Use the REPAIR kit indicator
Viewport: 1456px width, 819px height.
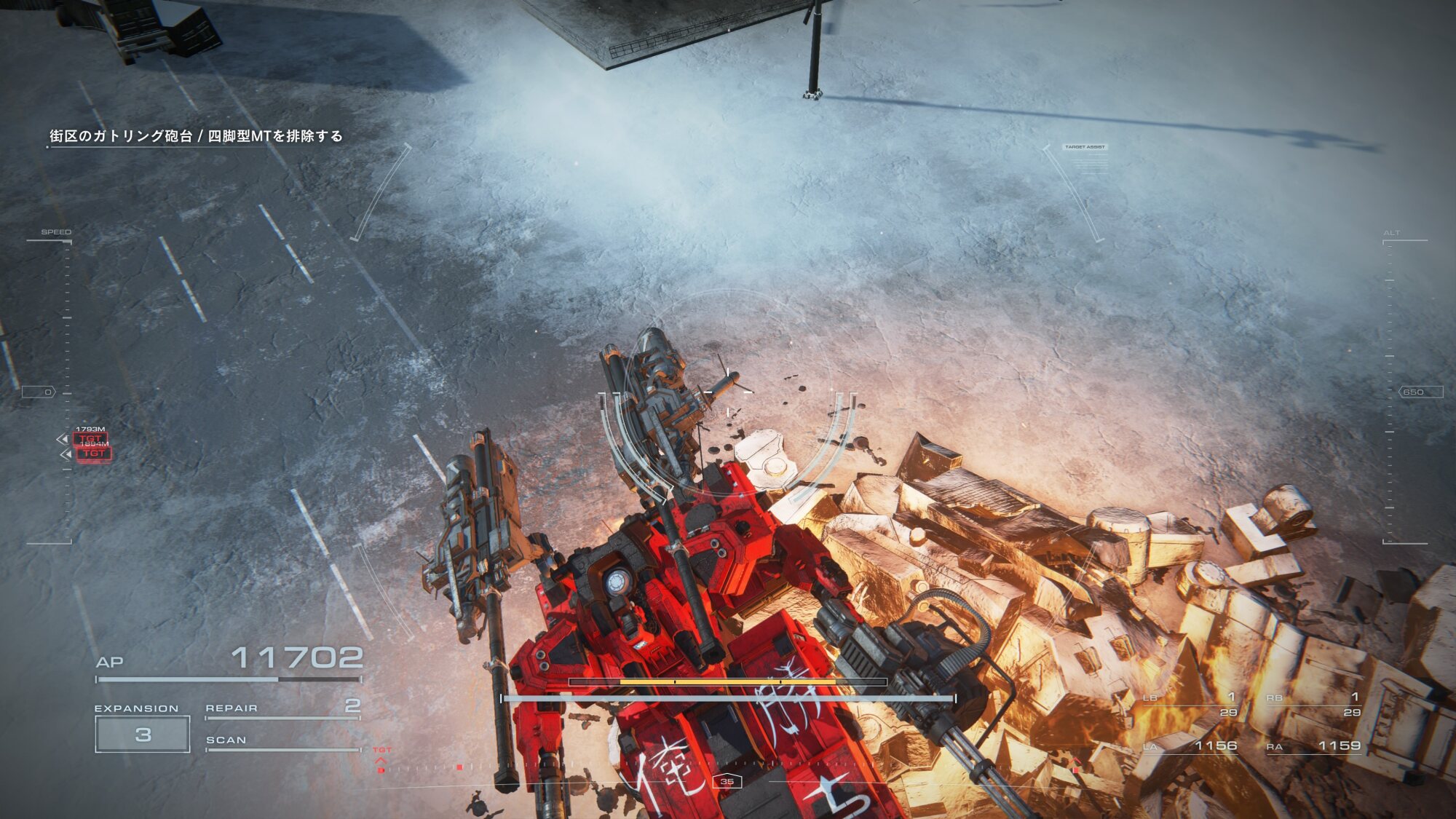point(282,708)
